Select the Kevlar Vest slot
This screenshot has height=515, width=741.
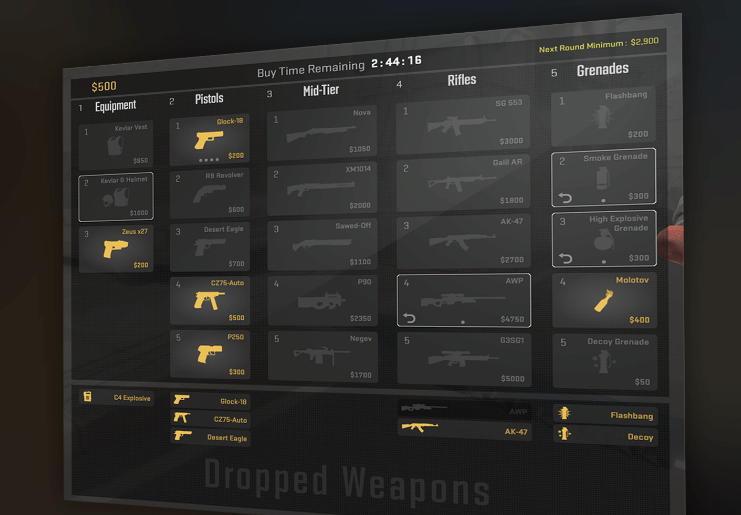tap(116, 146)
